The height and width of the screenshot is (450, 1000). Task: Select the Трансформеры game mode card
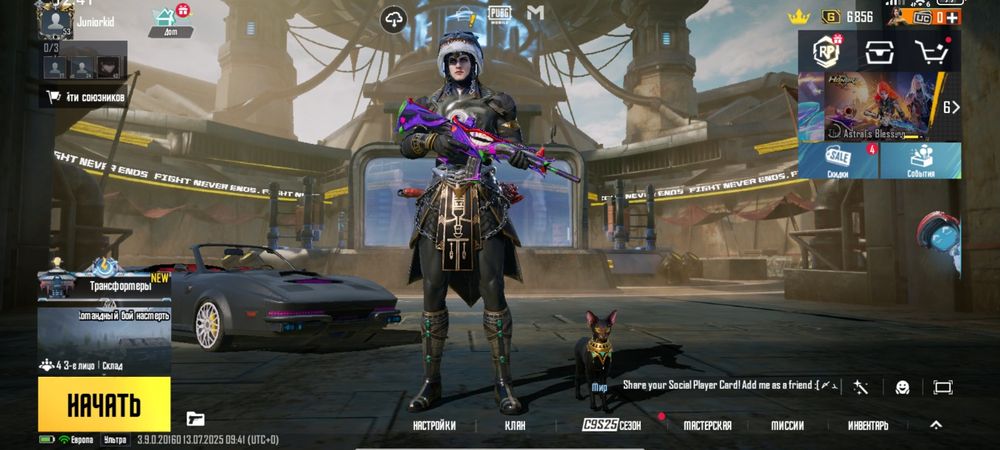click(x=104, y=300)
